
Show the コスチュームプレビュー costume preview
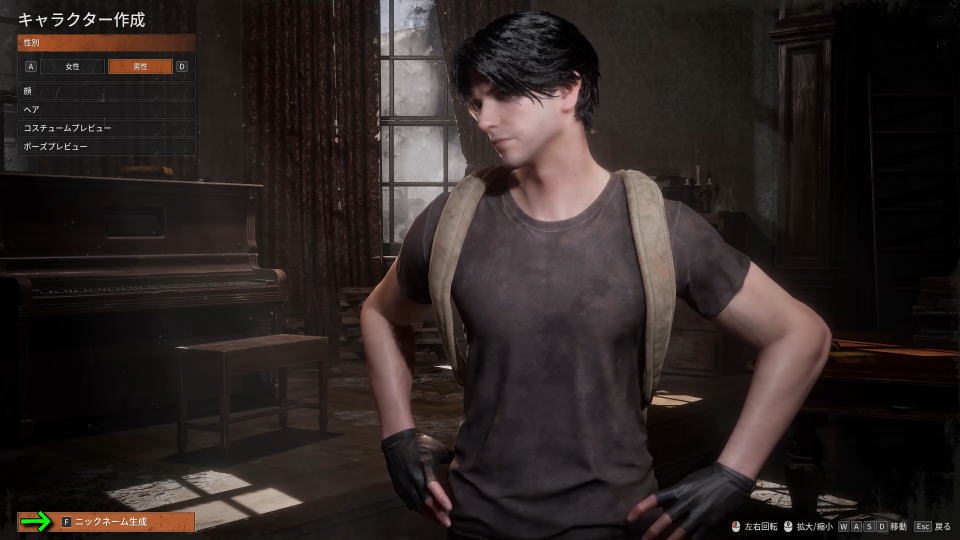(x=106, y=128)
